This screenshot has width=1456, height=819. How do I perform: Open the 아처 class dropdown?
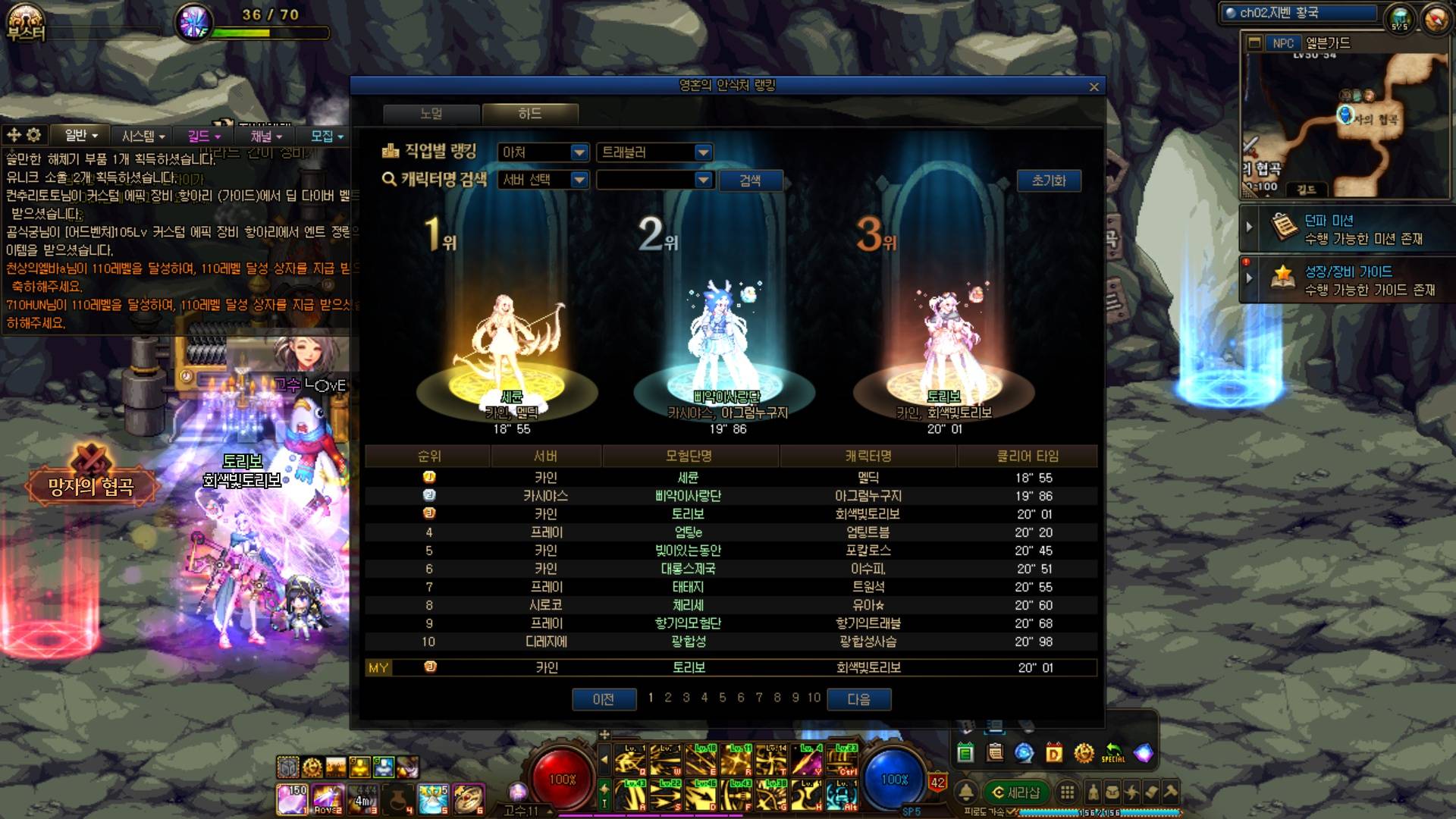543,152
